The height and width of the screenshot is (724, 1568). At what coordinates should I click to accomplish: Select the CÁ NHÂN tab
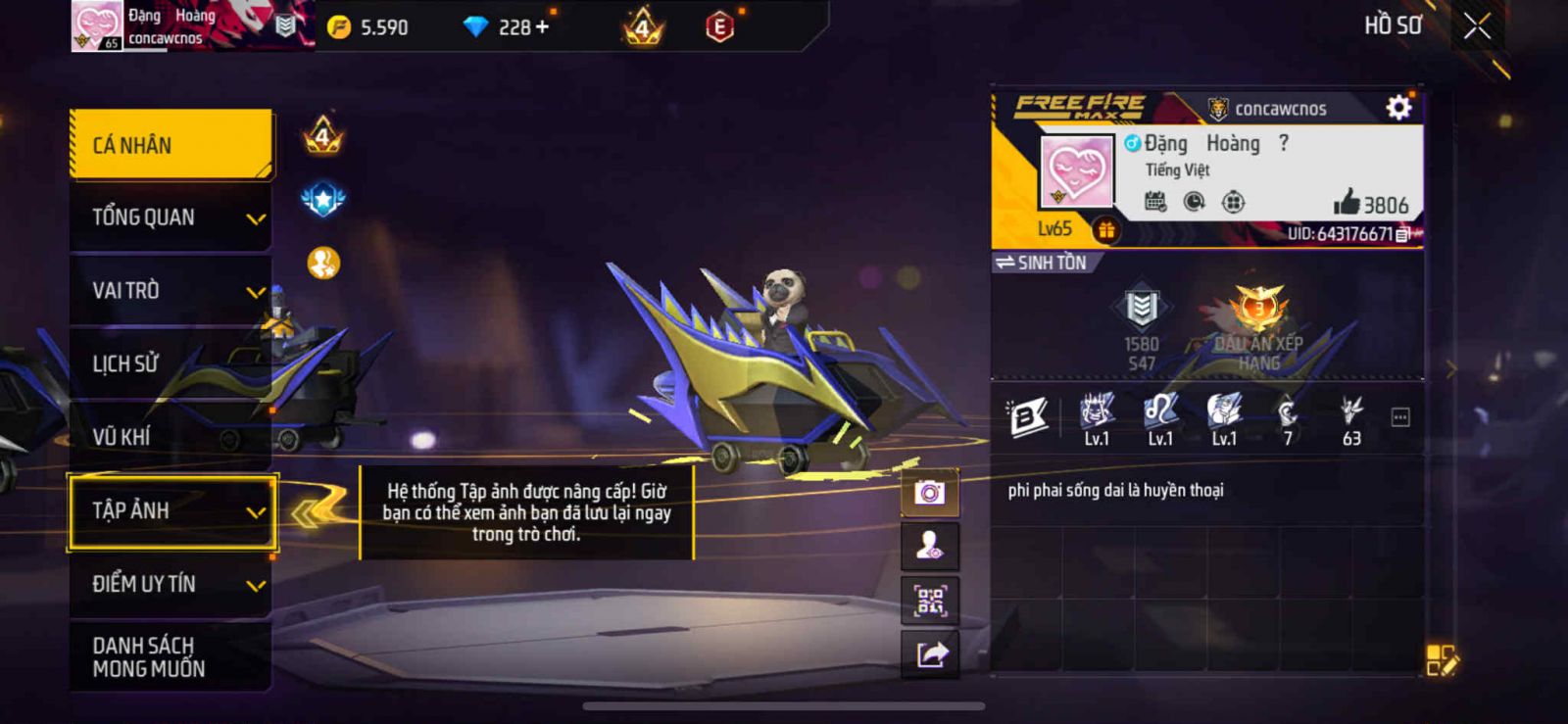tap(171, 145)
